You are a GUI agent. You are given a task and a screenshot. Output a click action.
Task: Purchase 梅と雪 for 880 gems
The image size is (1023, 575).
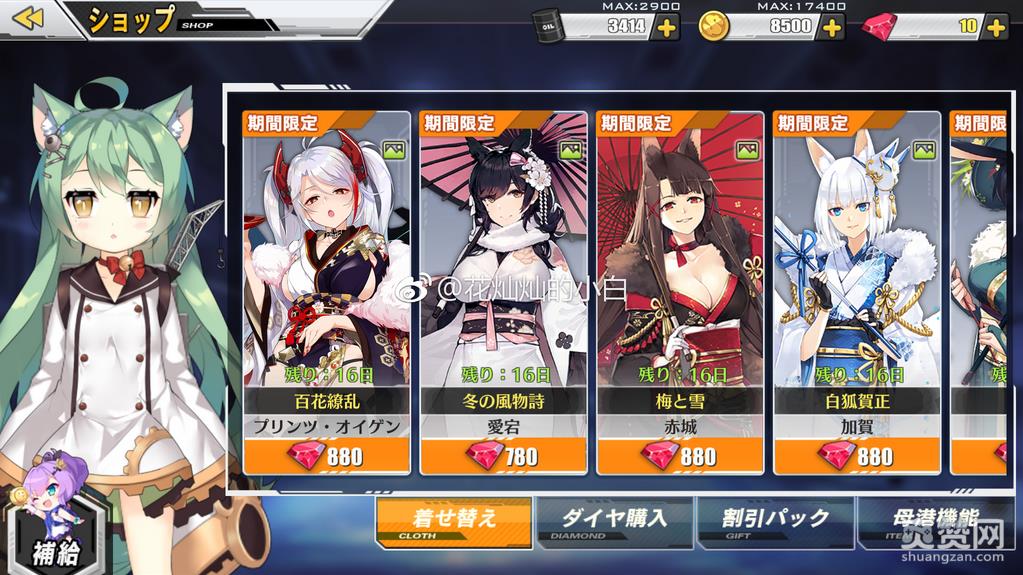(680, 456)
